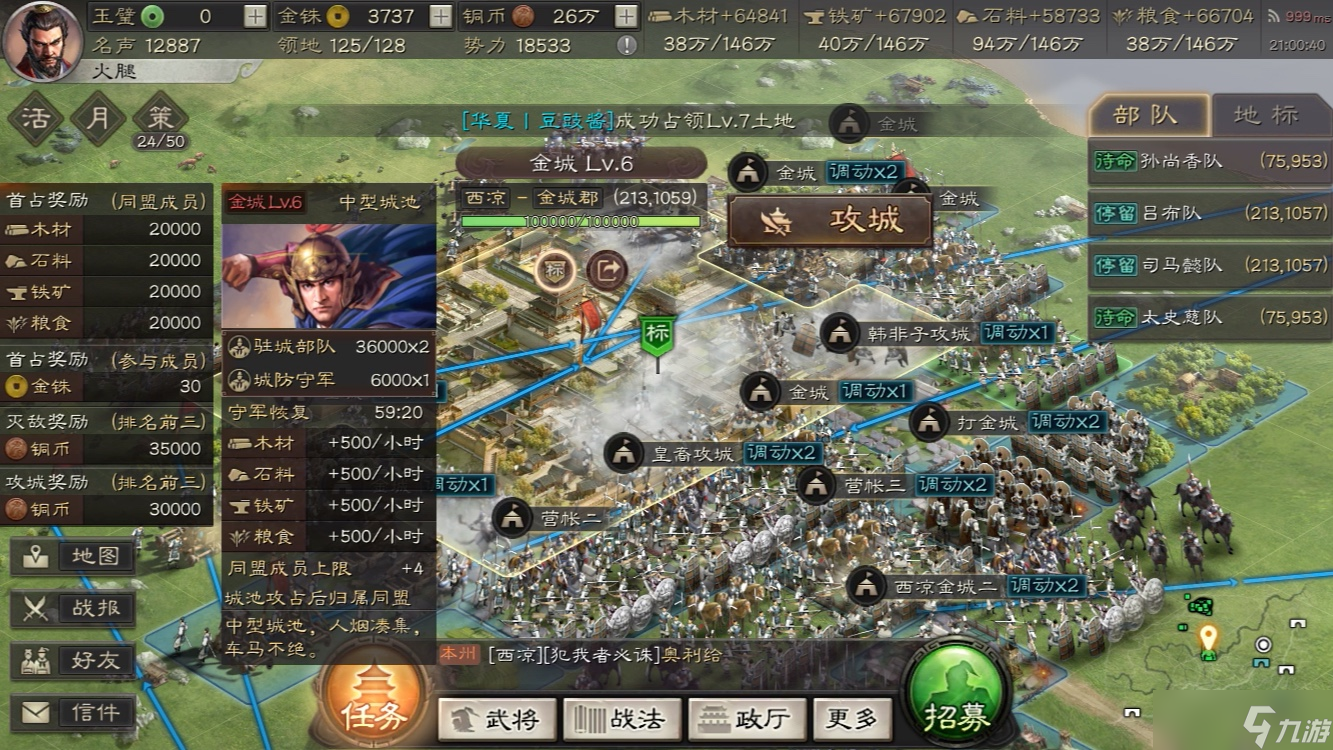Open the 好友 friends list

73,660
